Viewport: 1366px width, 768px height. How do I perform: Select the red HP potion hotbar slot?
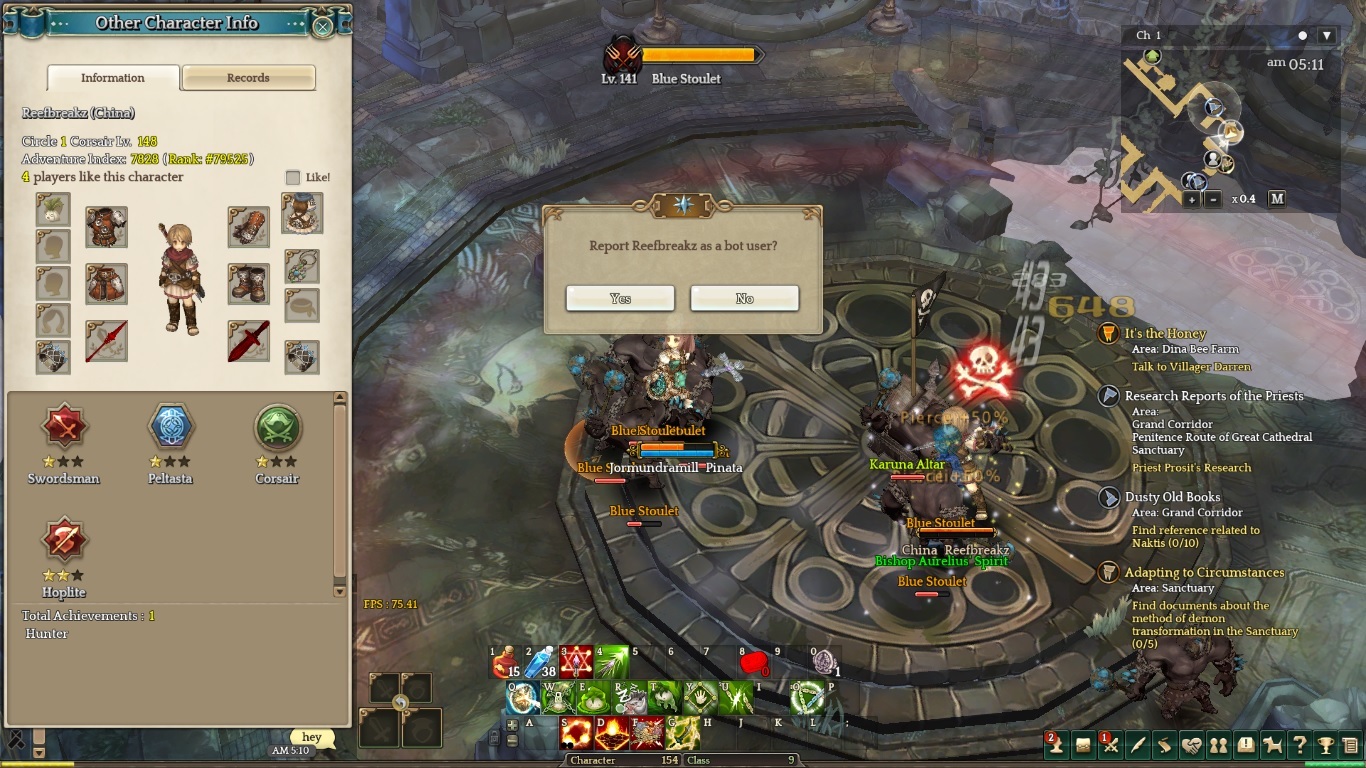[507, 661]
